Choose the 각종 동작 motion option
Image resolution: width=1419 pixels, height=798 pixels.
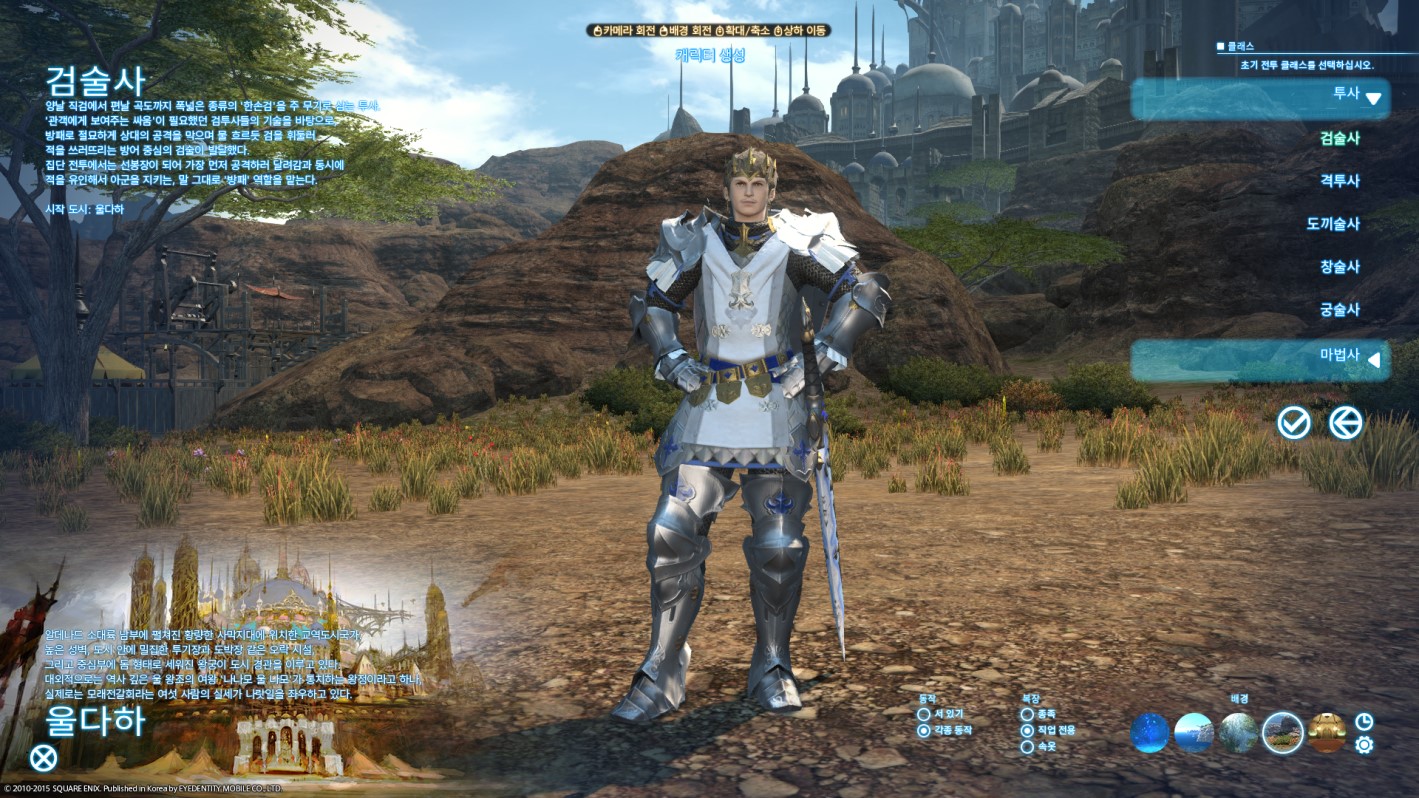[x=924, y=731]
